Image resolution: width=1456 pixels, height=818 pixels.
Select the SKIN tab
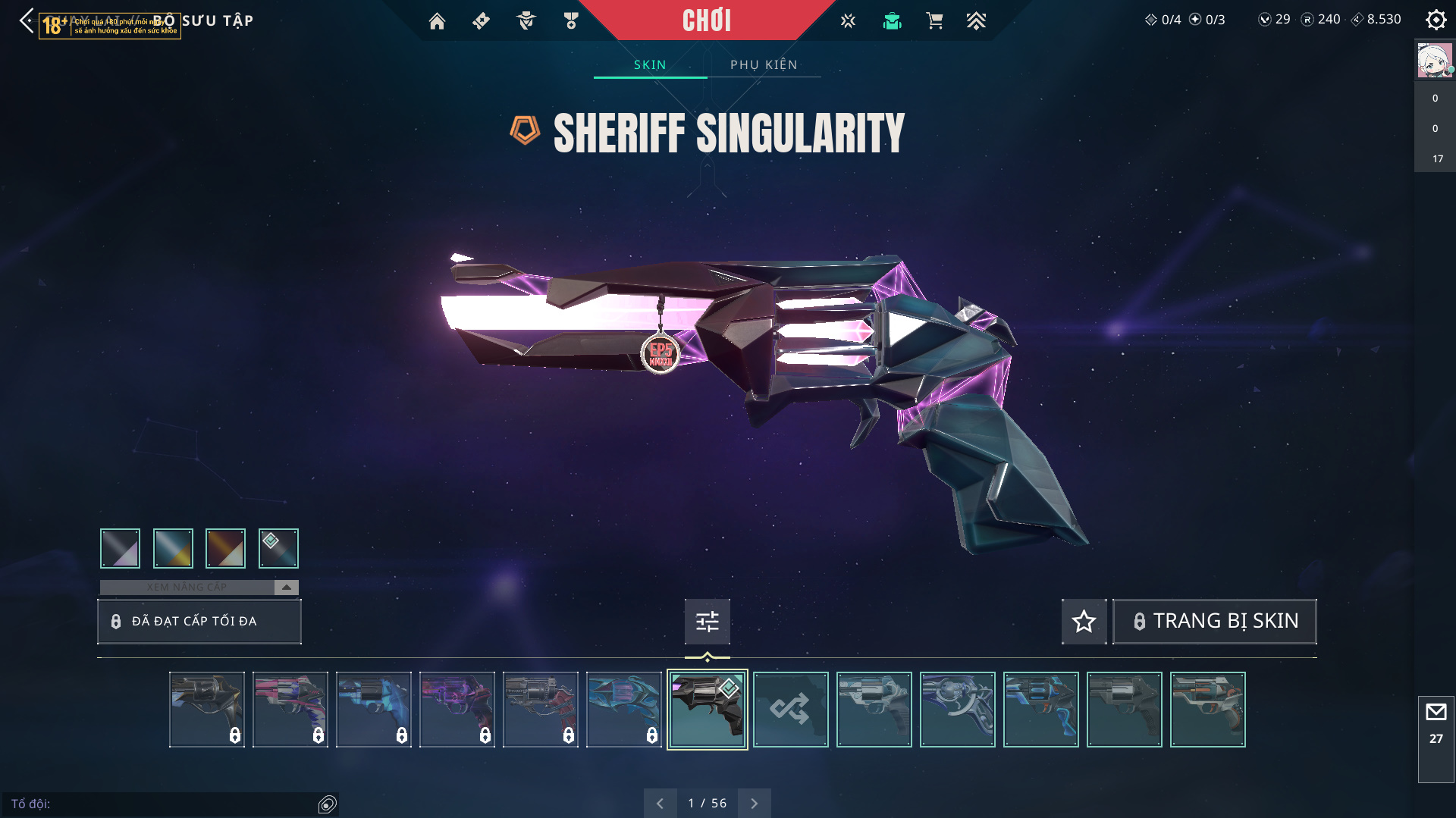click(x=650, y=64)
